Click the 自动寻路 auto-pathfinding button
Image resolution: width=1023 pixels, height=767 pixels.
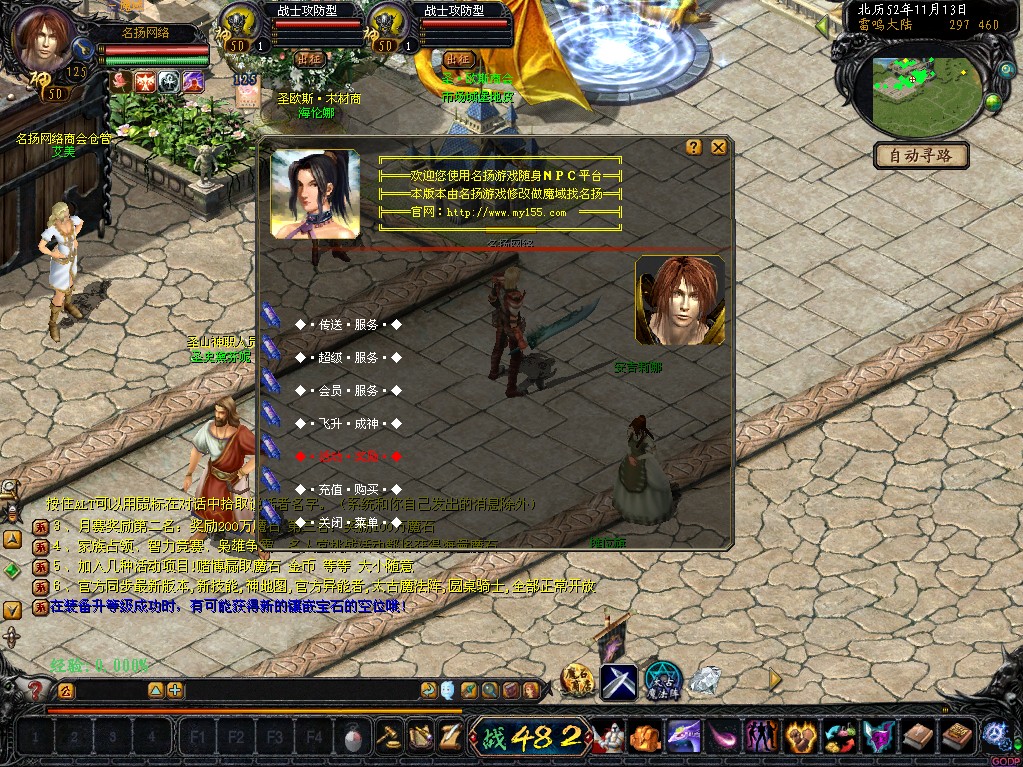click(x=921, y=155)
